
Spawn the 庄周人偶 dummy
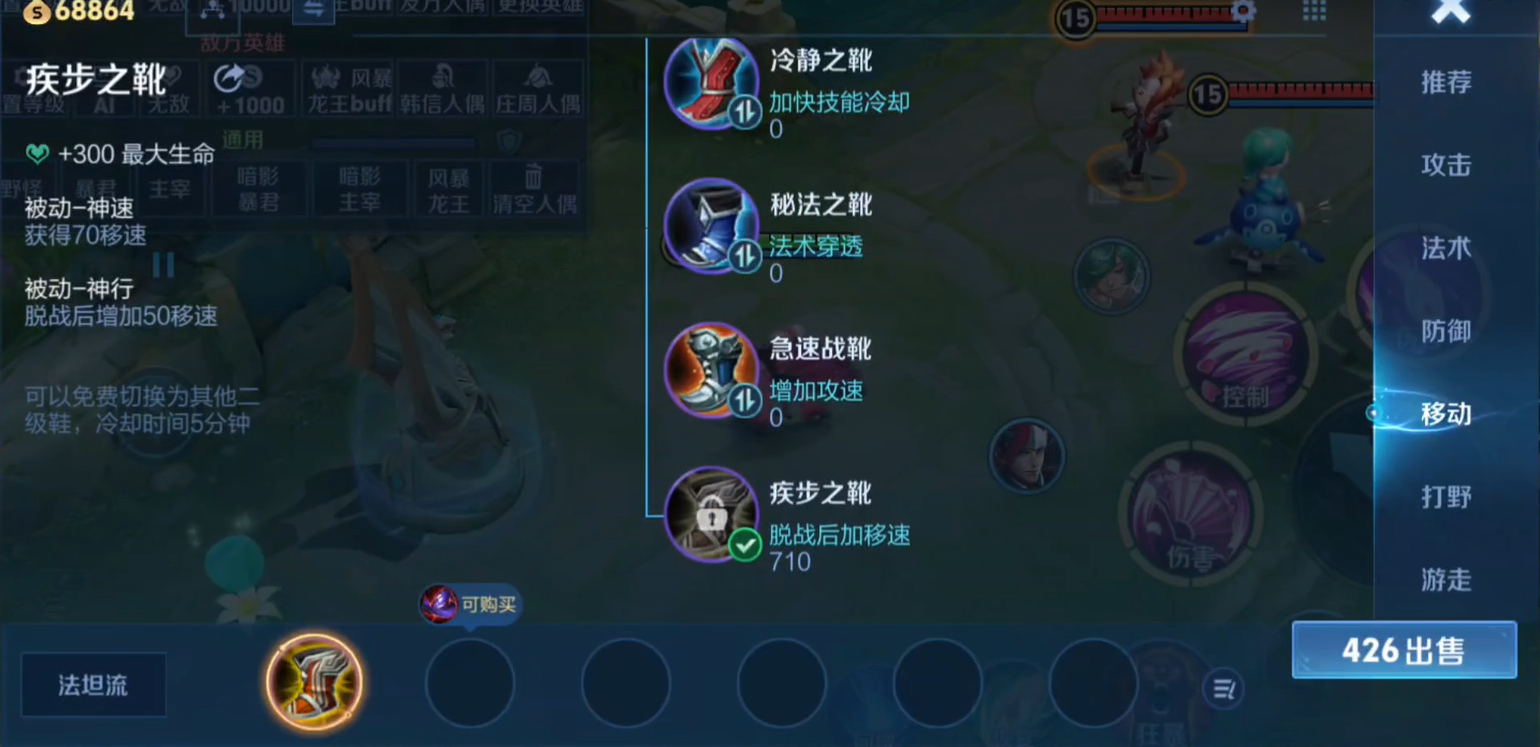(x=538, y=89)
